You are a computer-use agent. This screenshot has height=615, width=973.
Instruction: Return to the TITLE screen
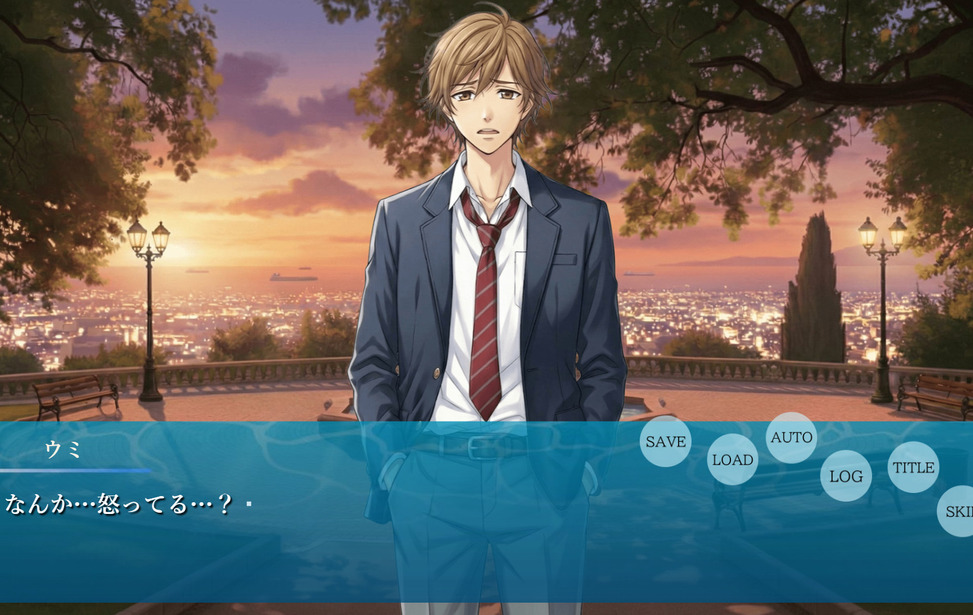coord(912,467)
